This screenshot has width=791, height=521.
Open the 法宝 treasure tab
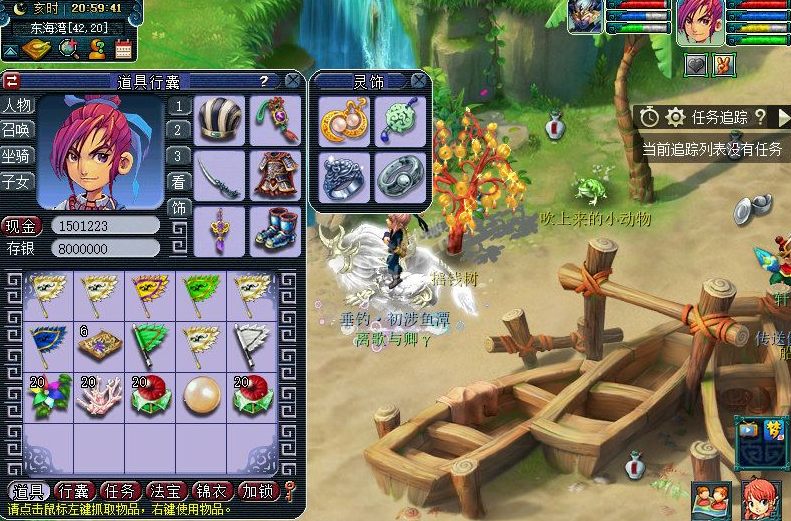[x=167, y=491]
